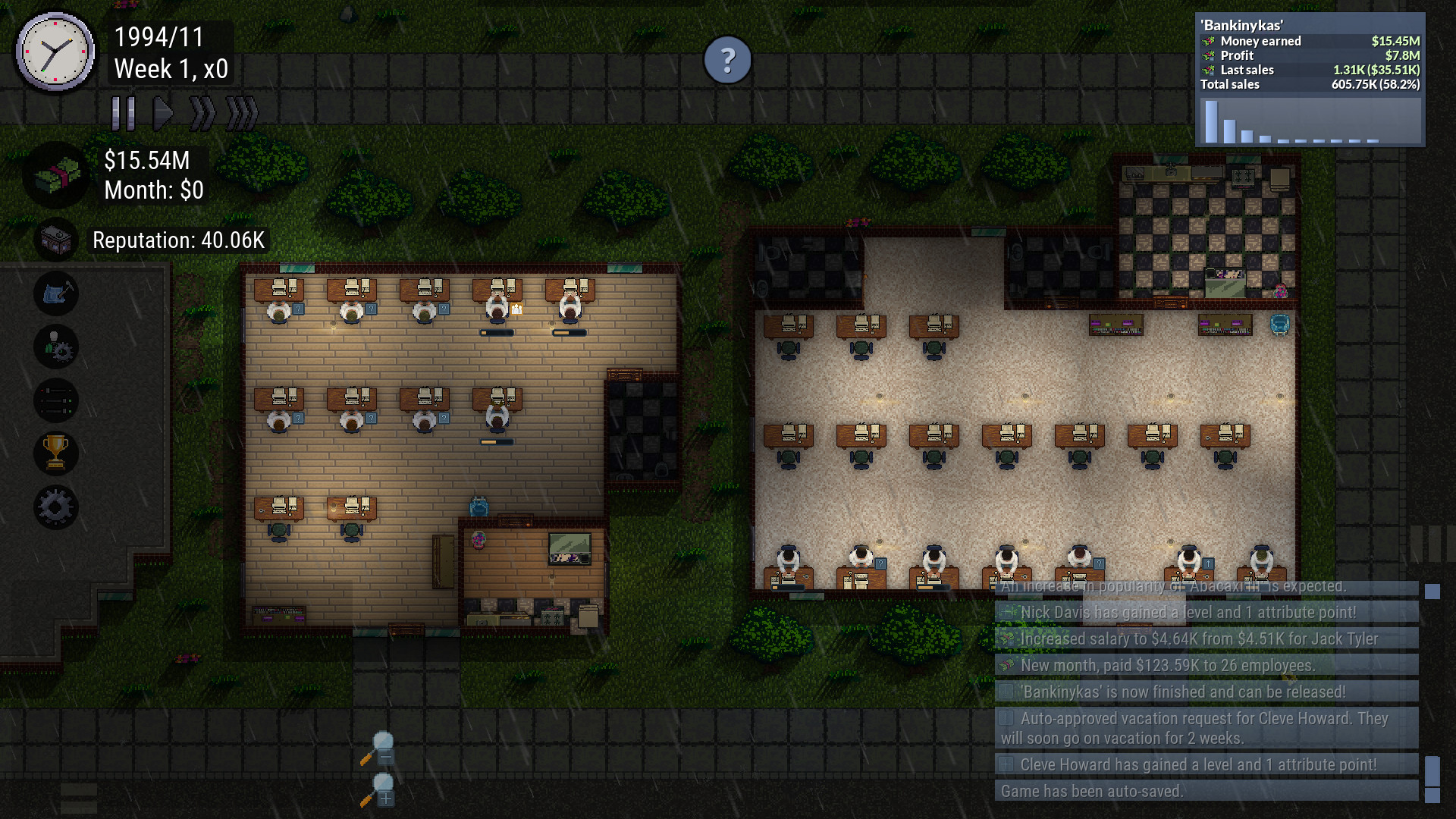The height and width of the screenshot is (819, 1456).
Task: Open the staff management icon
Action: (x=57, y=347)
